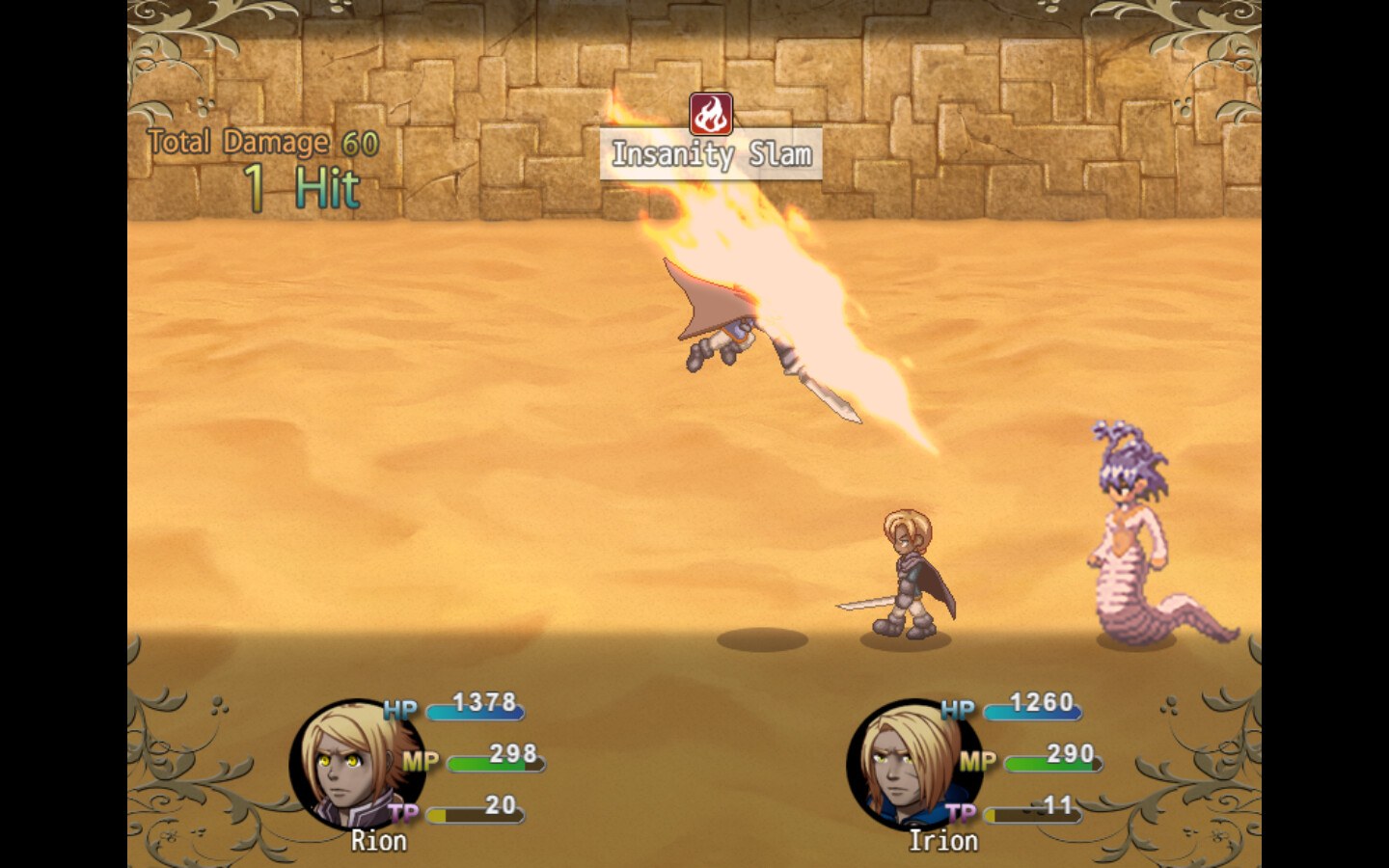Click the Total Damage 60 text

(260, 143)
